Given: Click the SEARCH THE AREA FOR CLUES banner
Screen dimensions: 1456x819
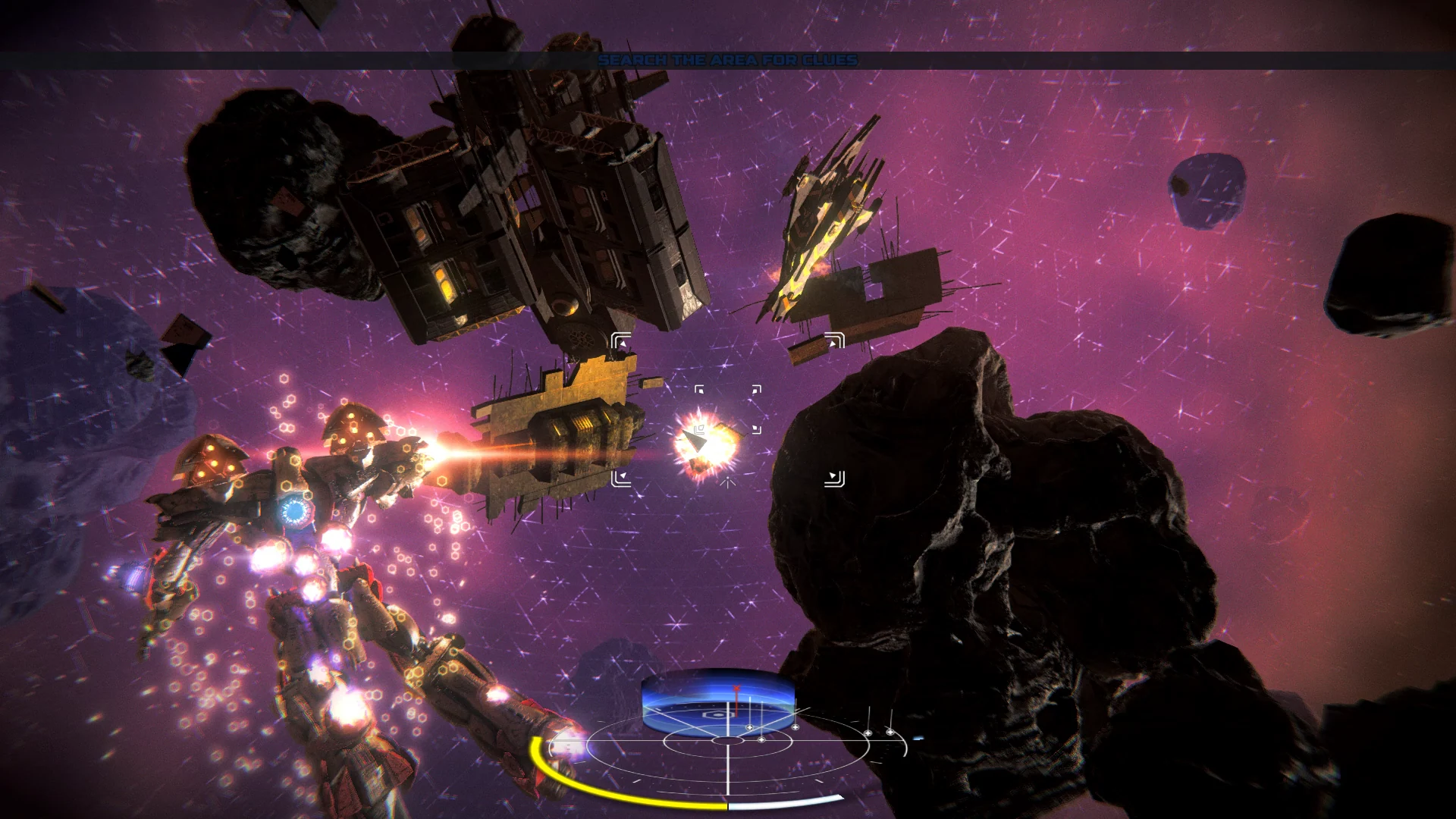Looking at the screenshot, I should (x=728, y=58).
